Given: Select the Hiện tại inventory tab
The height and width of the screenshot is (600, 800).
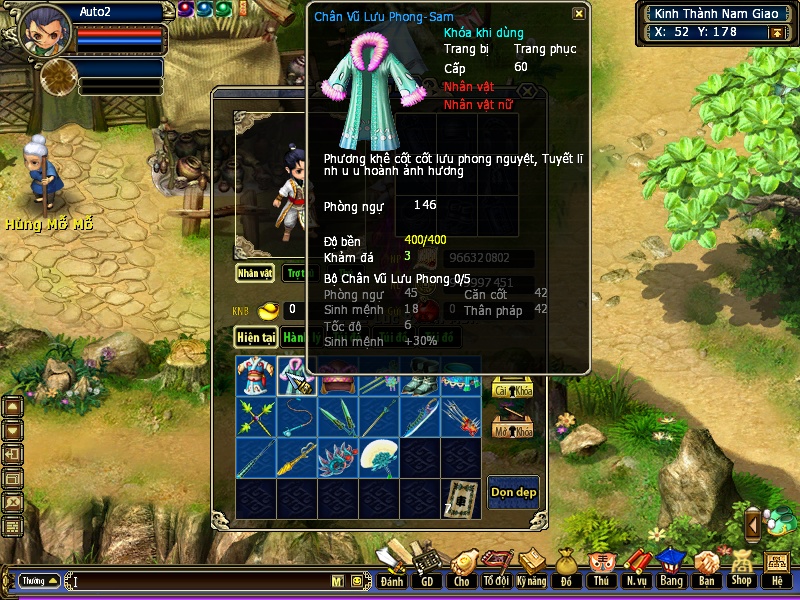Looking at the screenshot, I should coord(255,337).
